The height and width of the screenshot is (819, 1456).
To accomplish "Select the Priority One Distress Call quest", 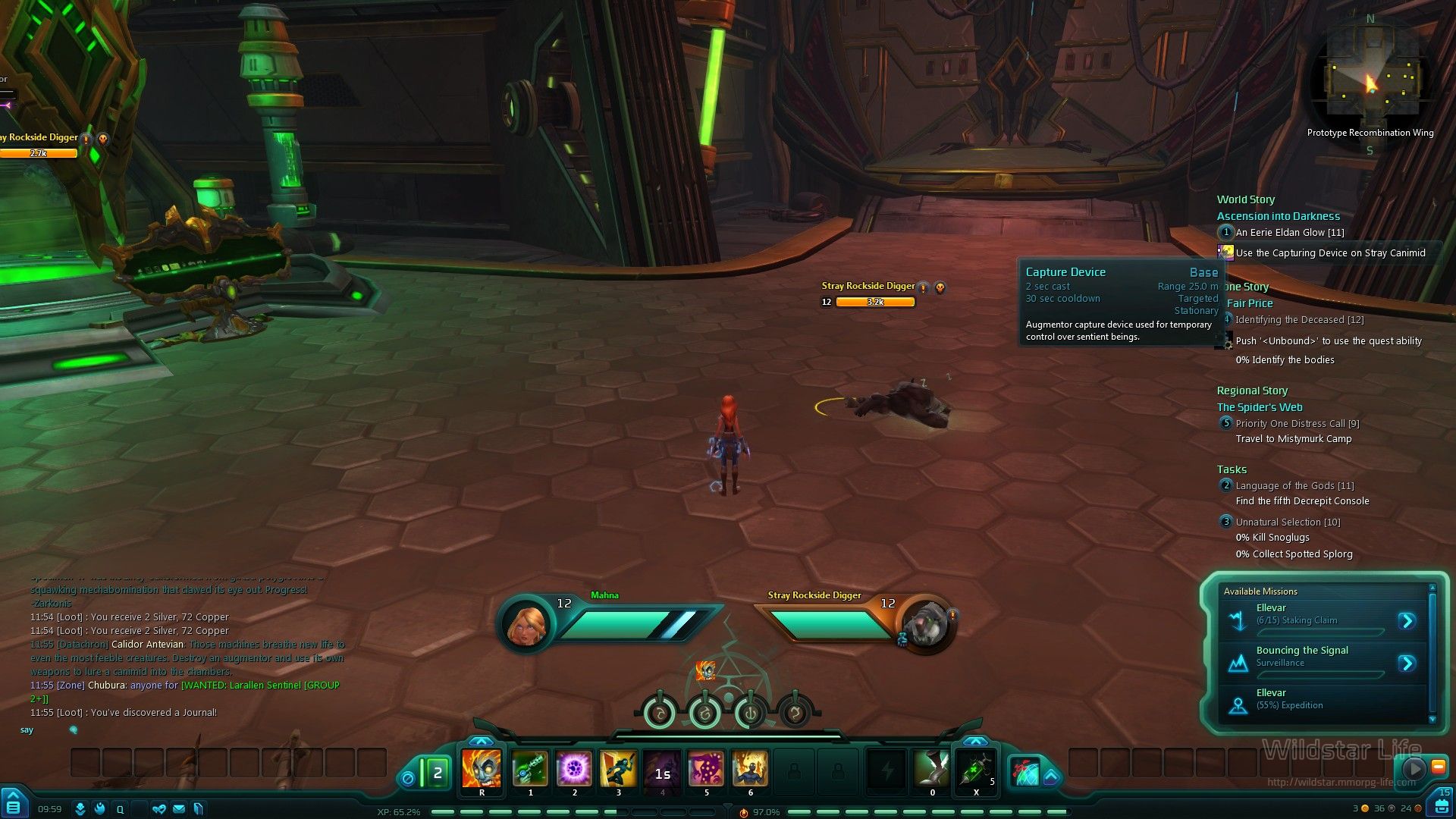I will pyautogui.click(x=1297, y=424).
